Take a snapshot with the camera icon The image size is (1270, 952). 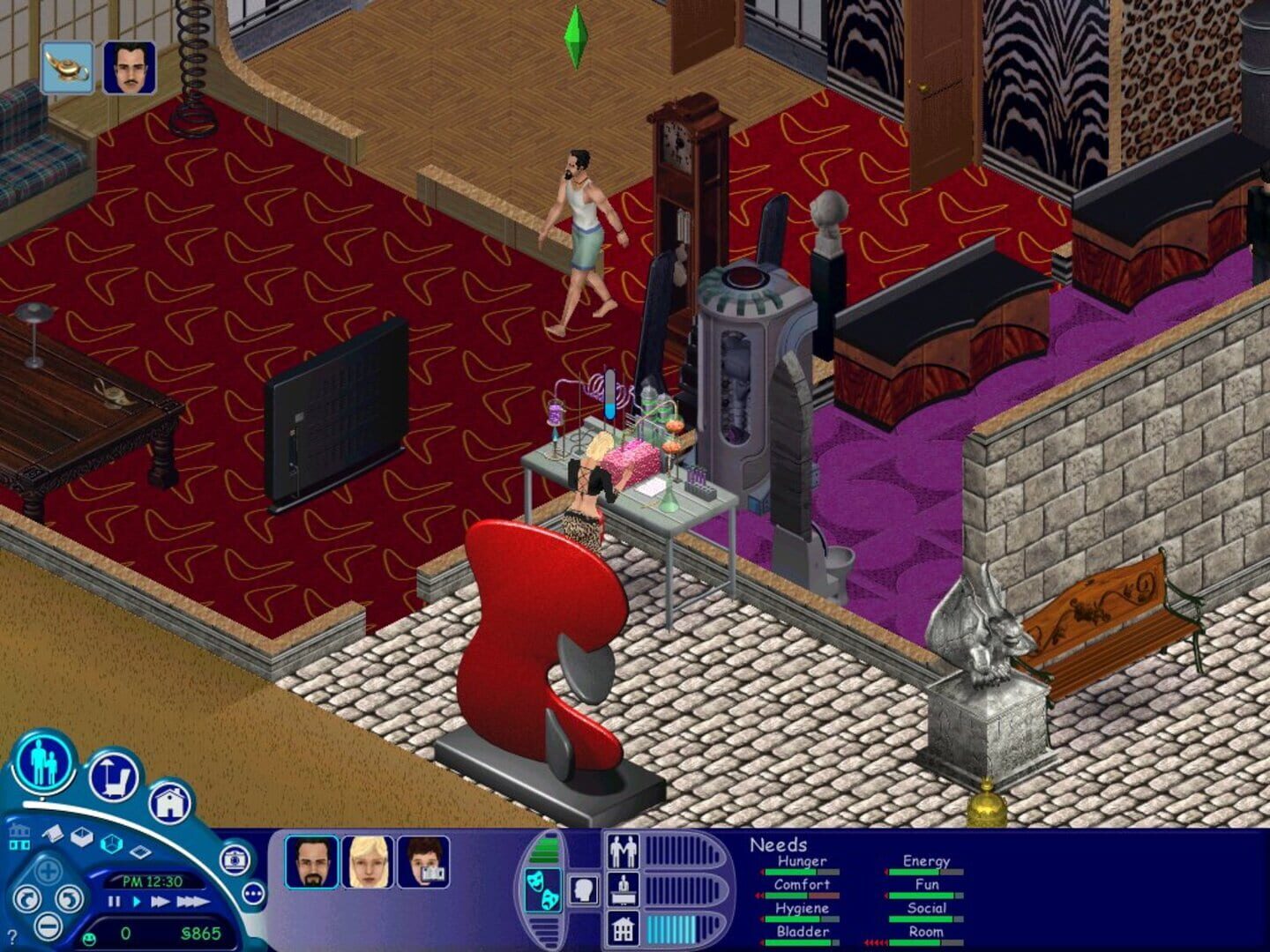pyautogui.click(x=235, y=862)
